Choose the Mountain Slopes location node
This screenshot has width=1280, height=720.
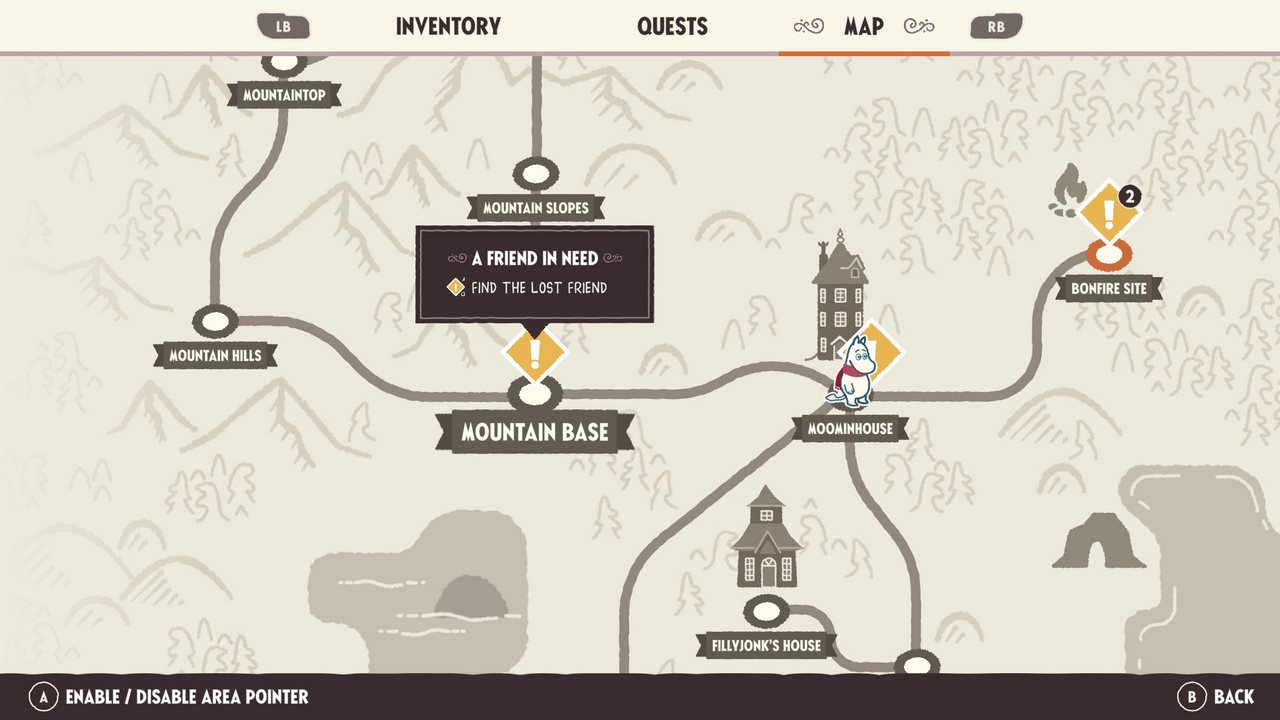tap(536, 174)
